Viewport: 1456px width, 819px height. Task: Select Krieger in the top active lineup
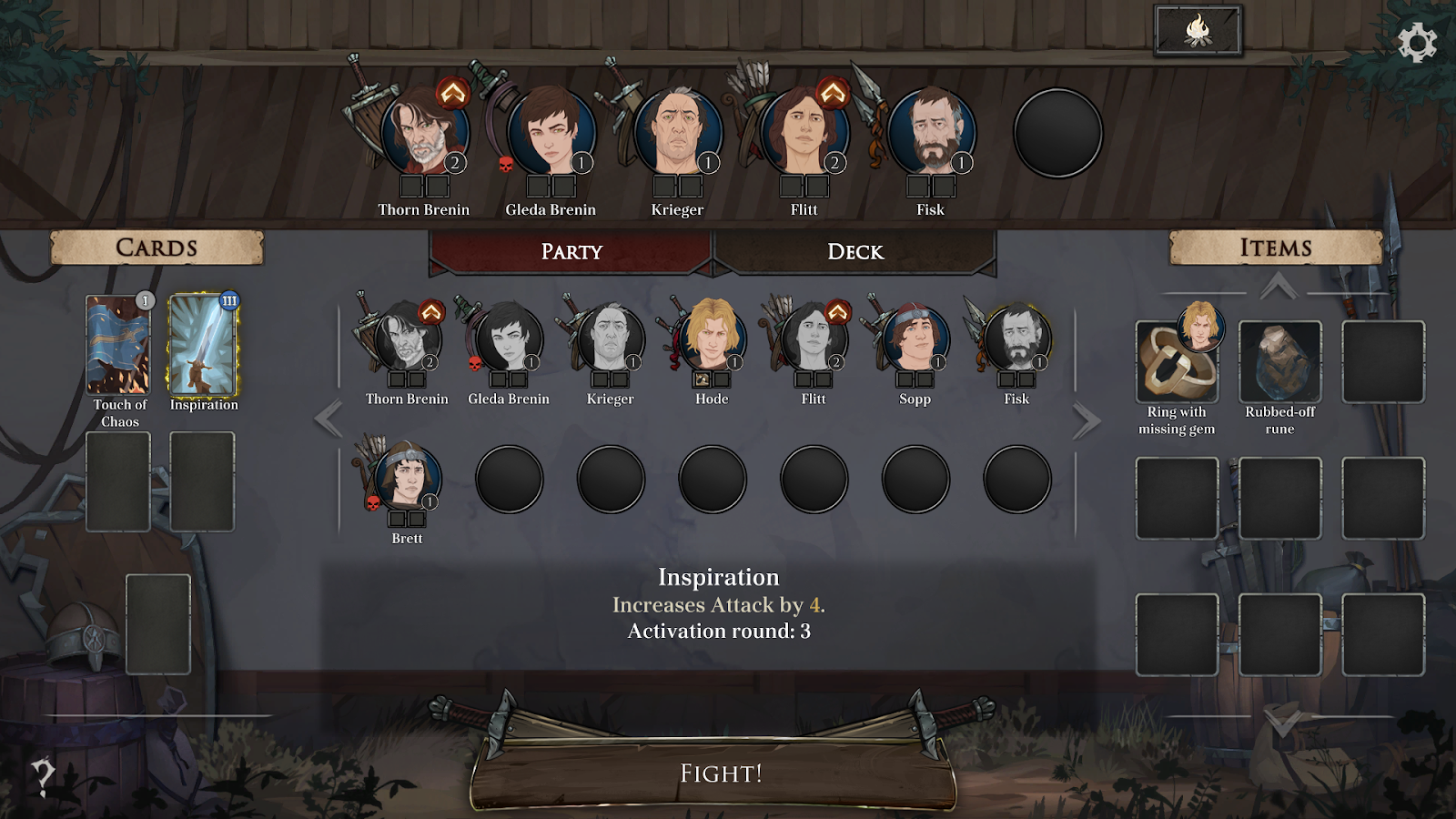coord(677,133)
